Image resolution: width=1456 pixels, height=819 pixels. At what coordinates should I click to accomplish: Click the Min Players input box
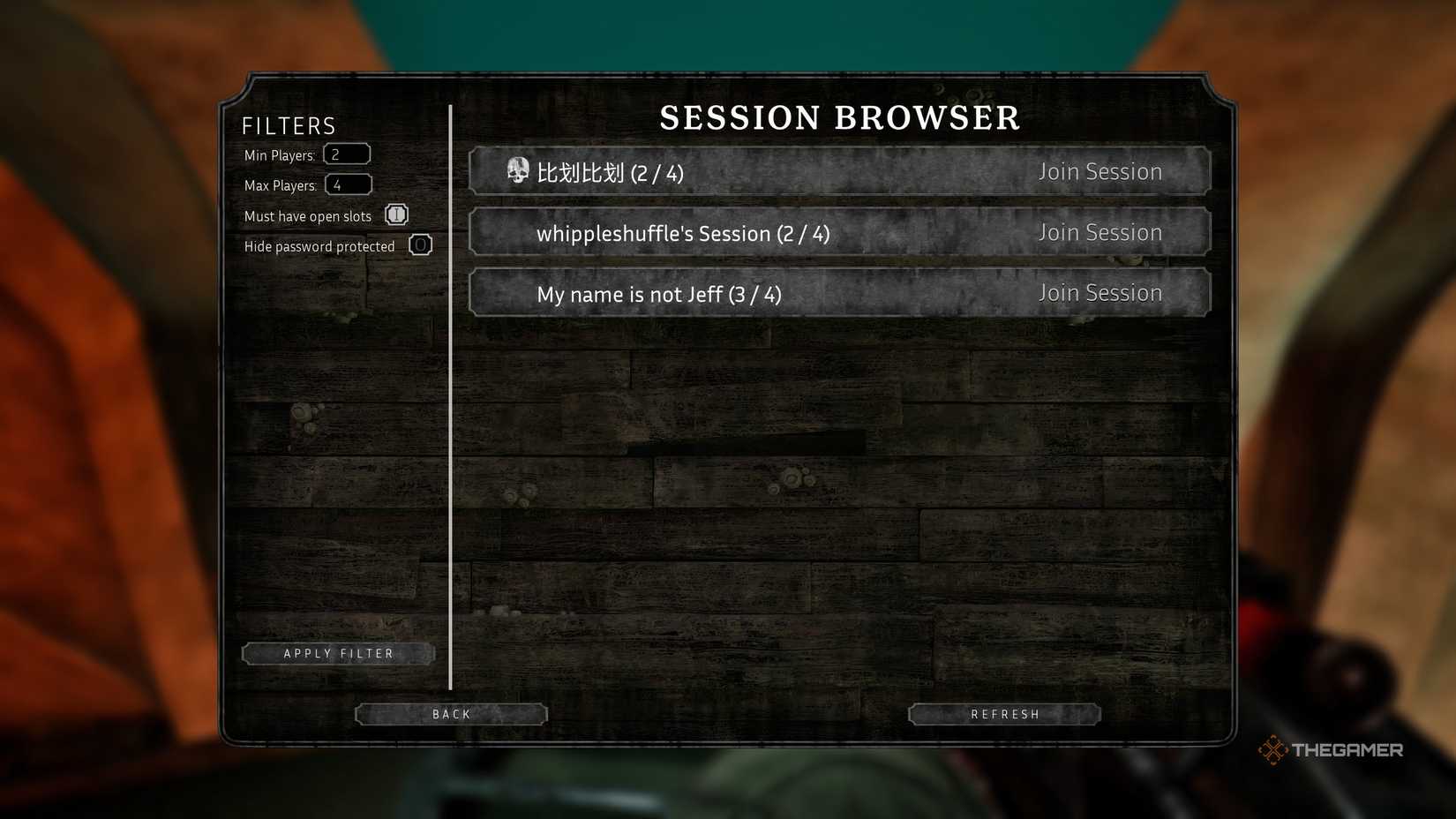click(347, 153)
